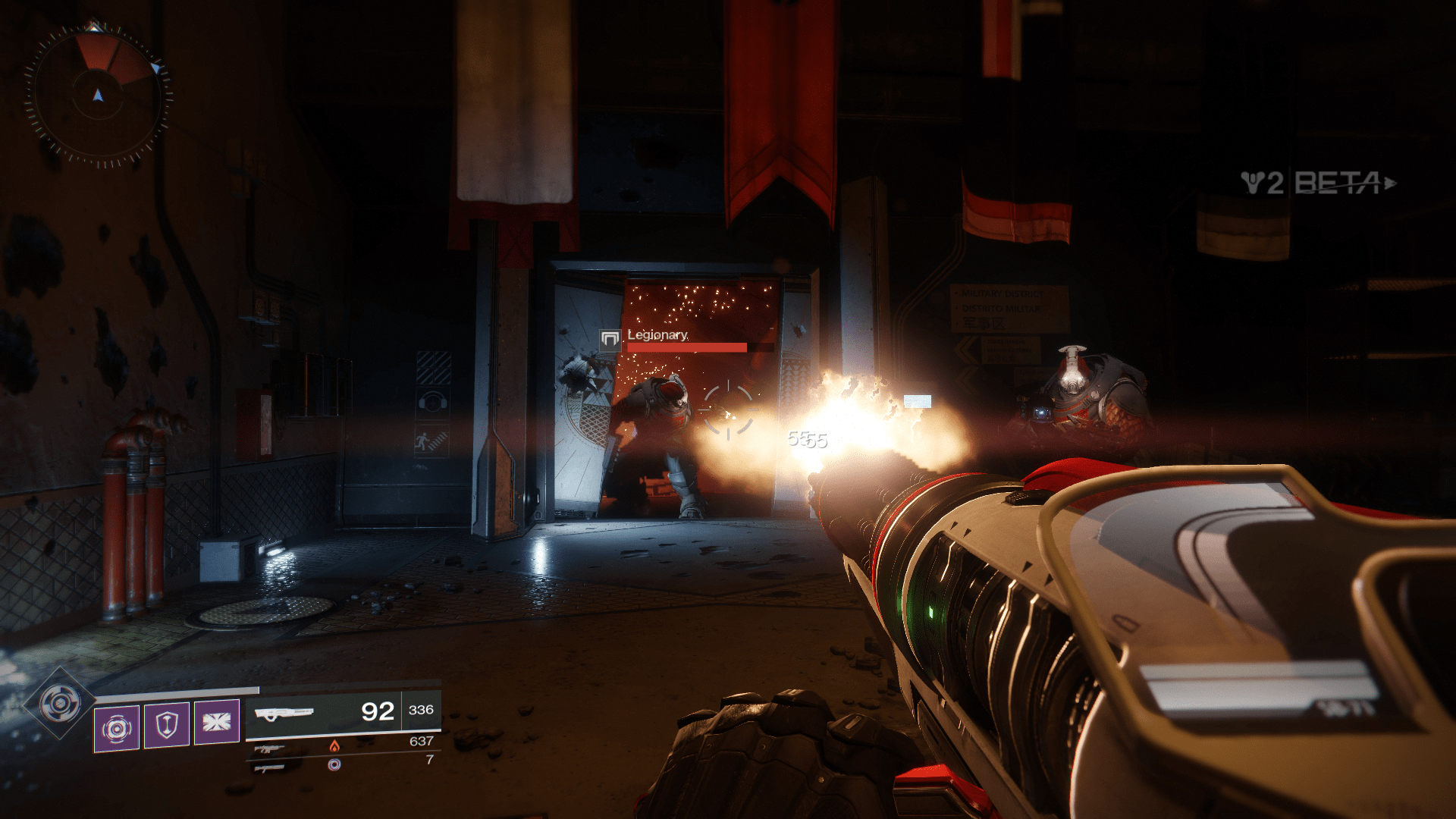Viewport: 1456px width, 819px height.
Task: Use the shield class ability icon
Action: [x=167, y=725]
